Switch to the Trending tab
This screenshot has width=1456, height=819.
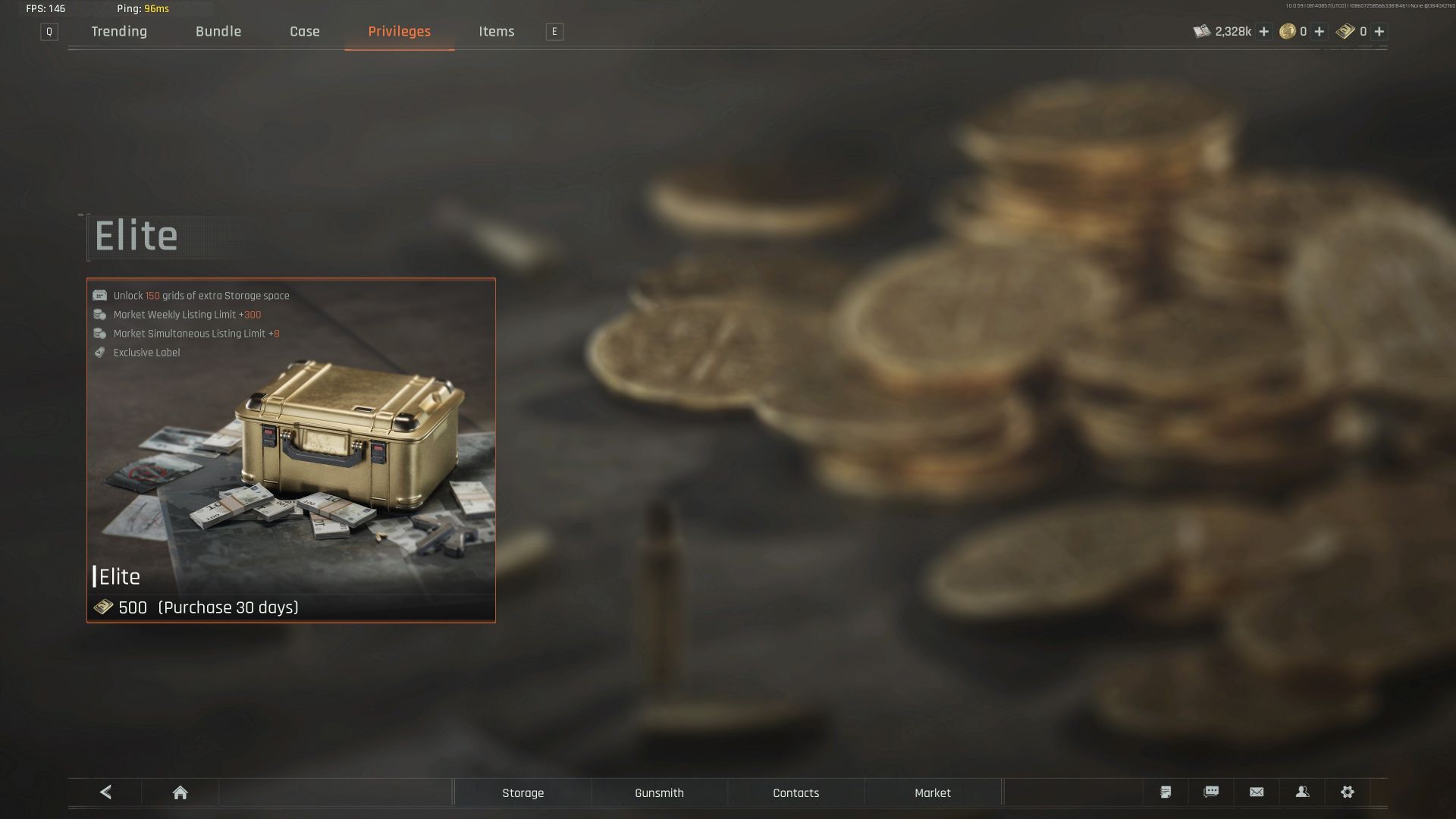click(119, 31)
